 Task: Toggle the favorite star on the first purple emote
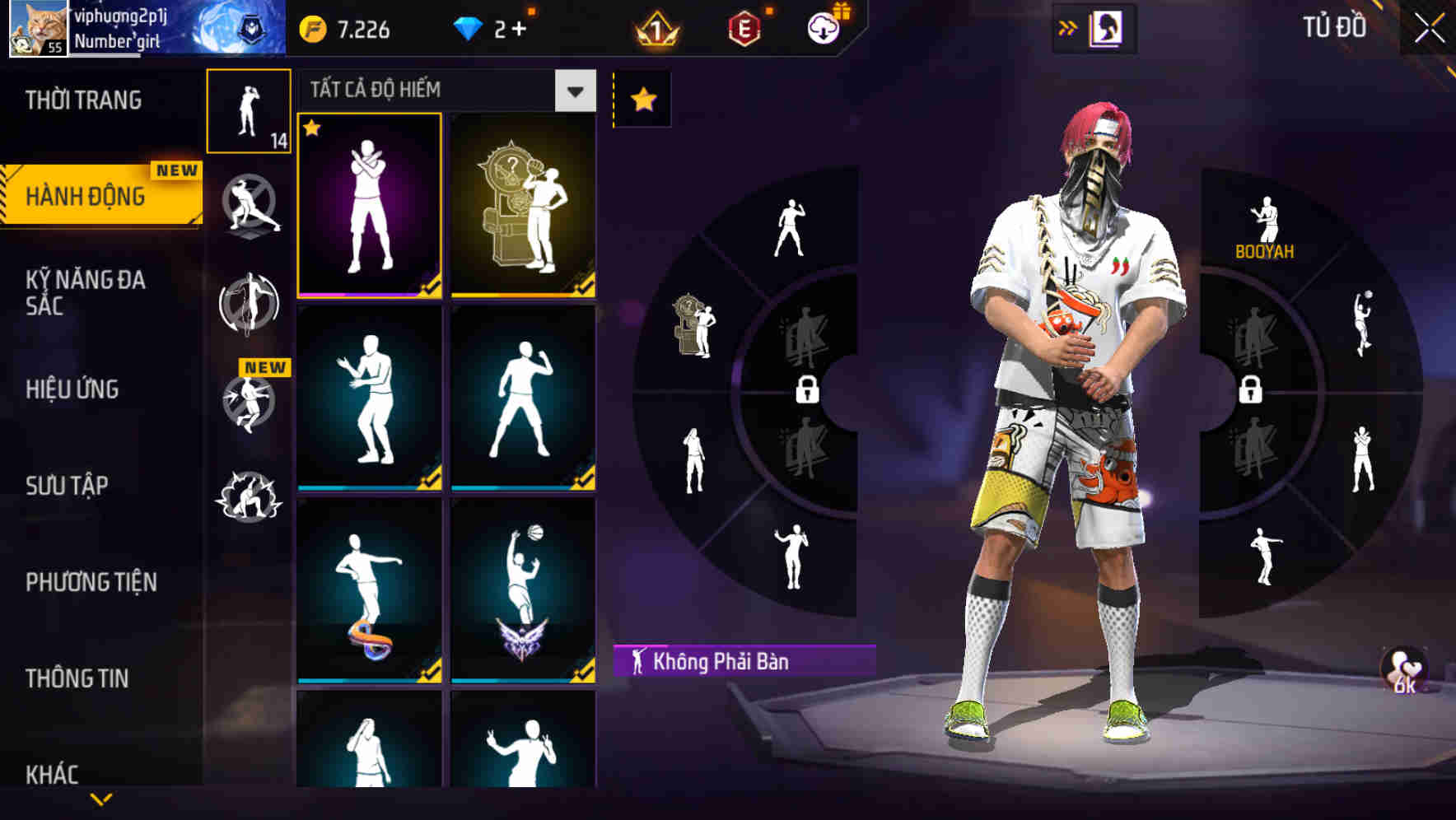pyautogui.click(x=313, y=129)
